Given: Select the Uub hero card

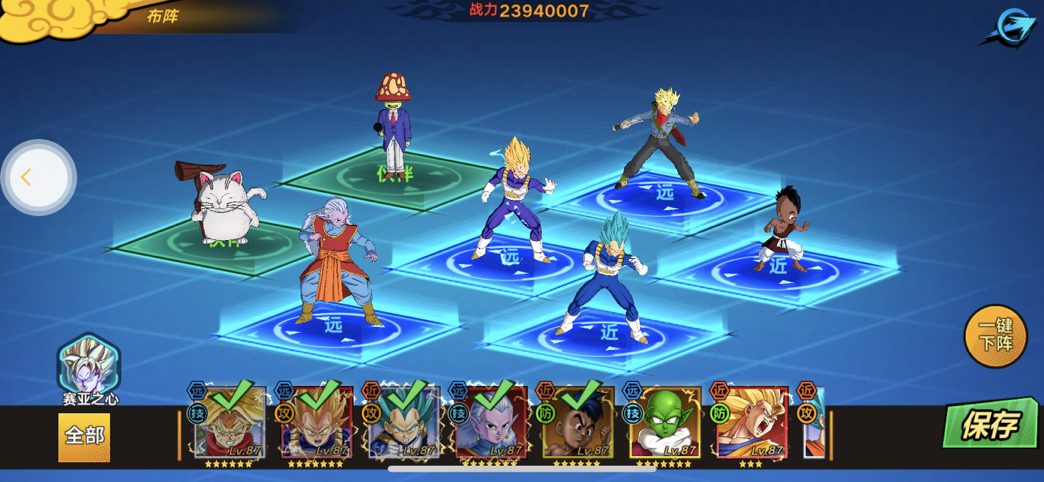Looking at the screenshot, I should 578,422.
